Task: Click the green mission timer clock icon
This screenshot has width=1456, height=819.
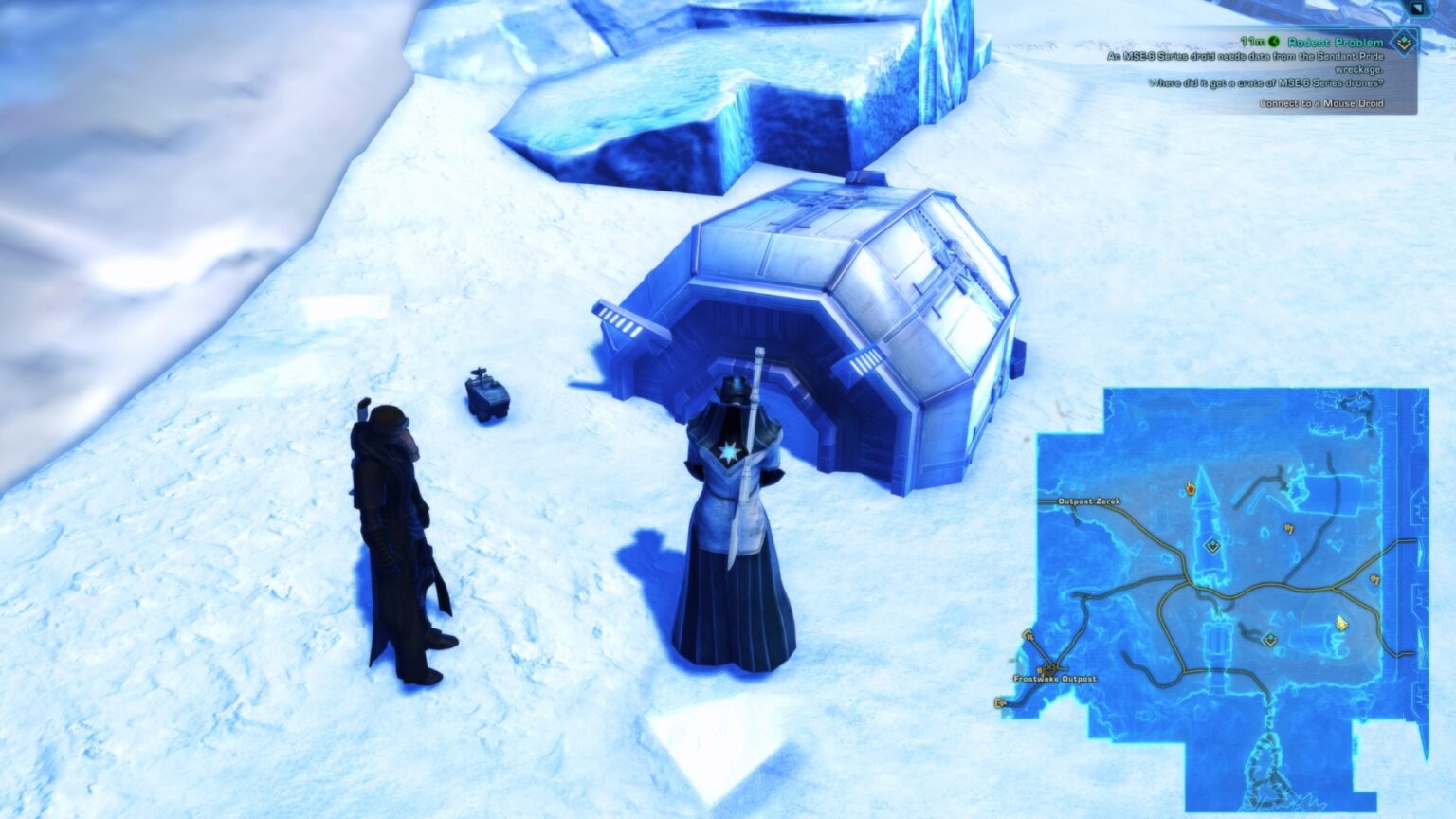Action: tap(1274, 42)
